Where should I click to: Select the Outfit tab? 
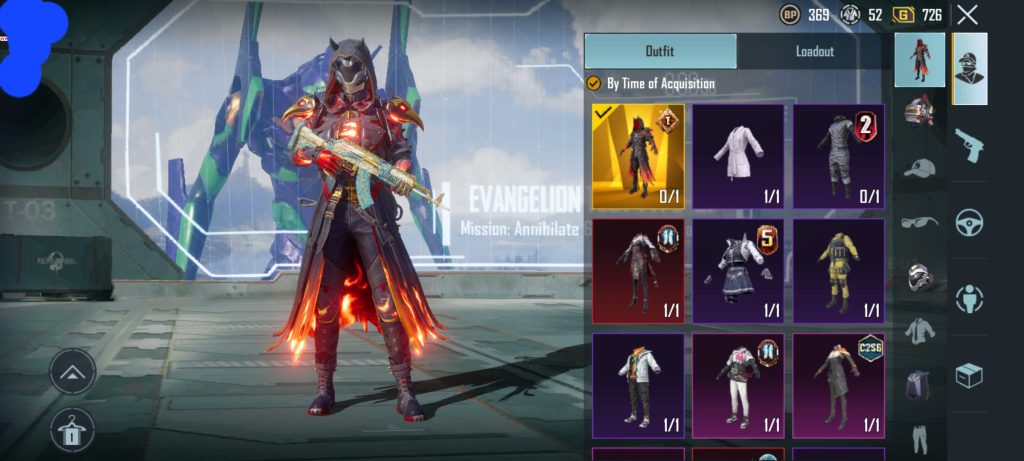click(660, 51)
